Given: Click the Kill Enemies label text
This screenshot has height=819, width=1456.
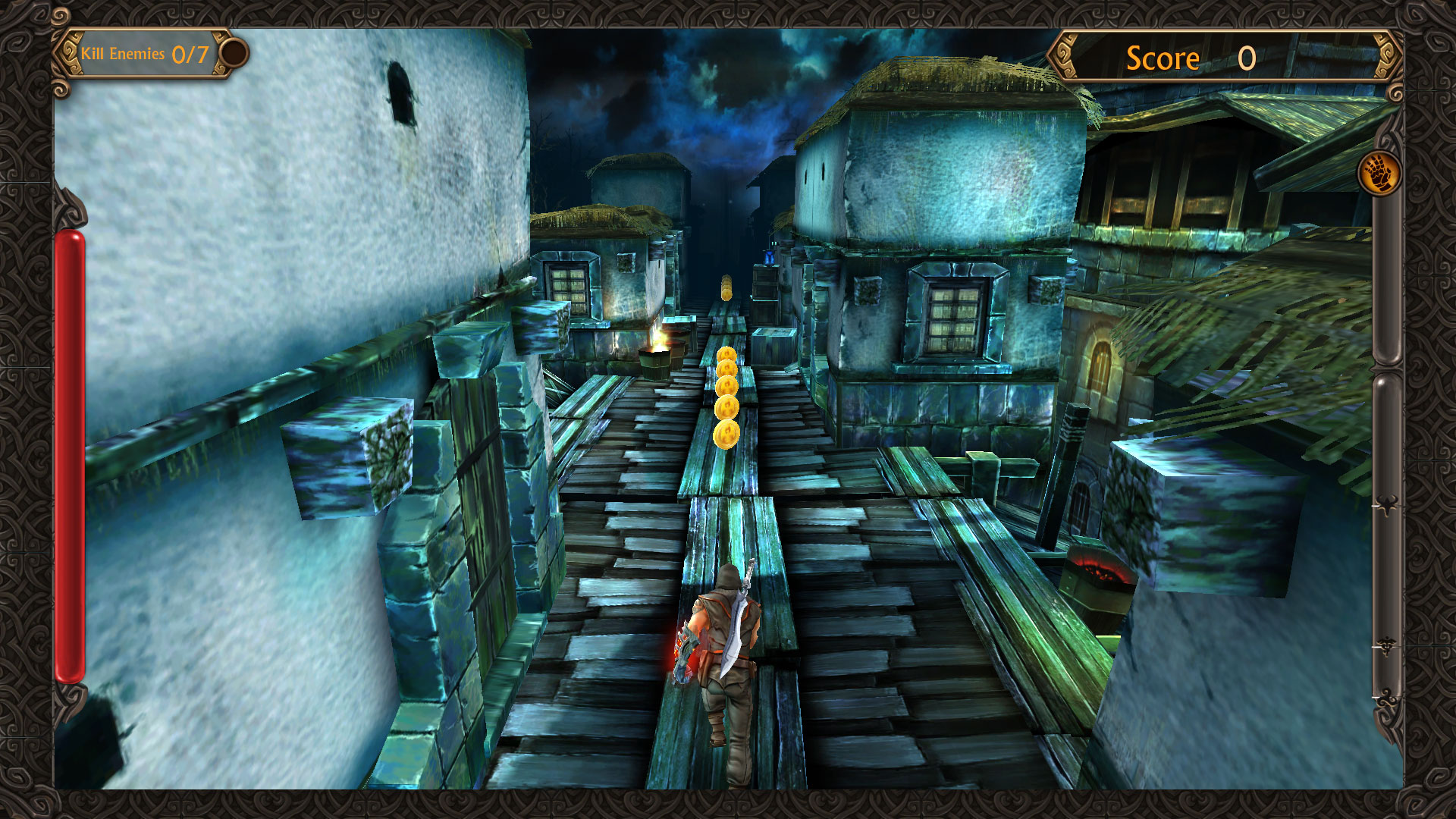Looking at the screenshot, I should pos(125,54).
